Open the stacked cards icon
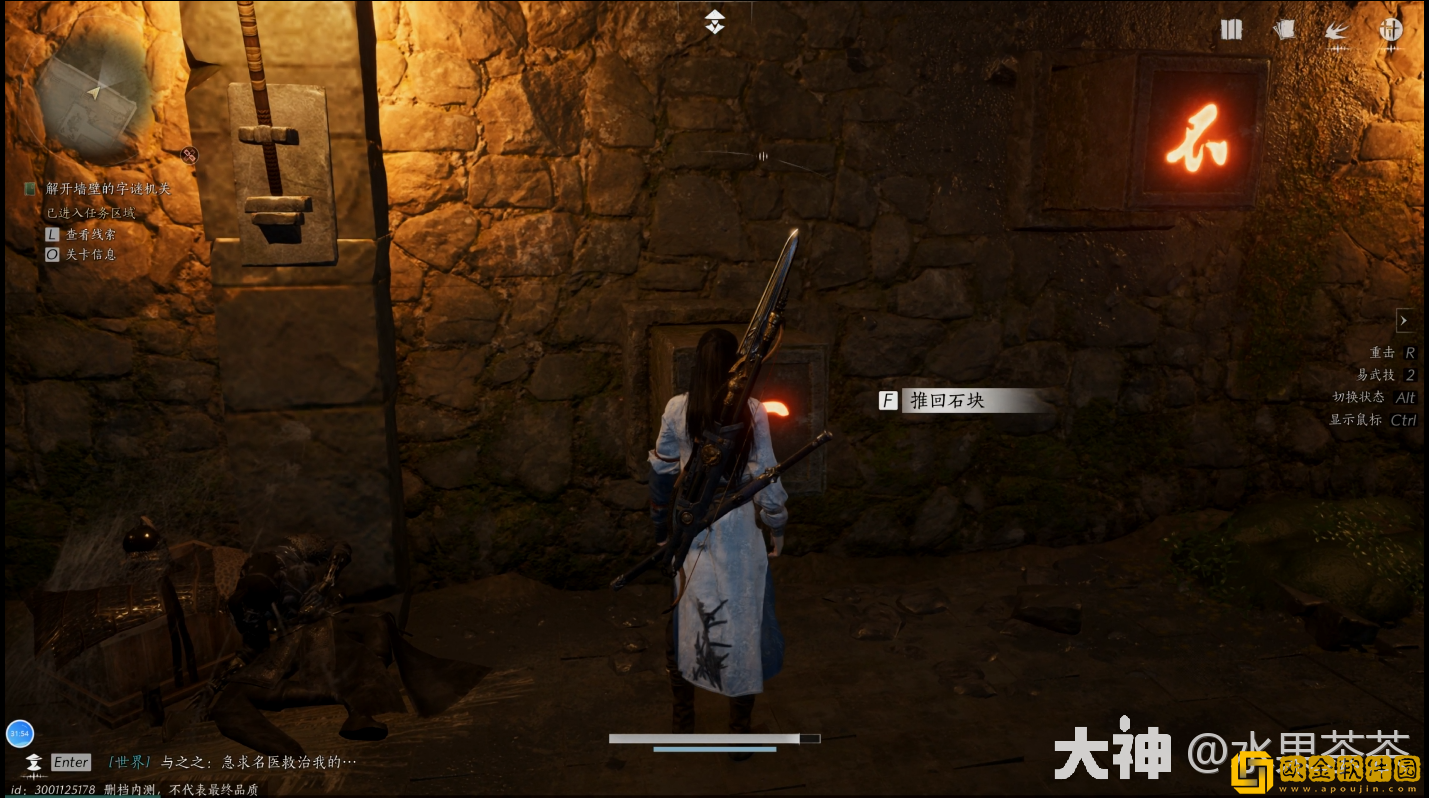 [1284, 30]
